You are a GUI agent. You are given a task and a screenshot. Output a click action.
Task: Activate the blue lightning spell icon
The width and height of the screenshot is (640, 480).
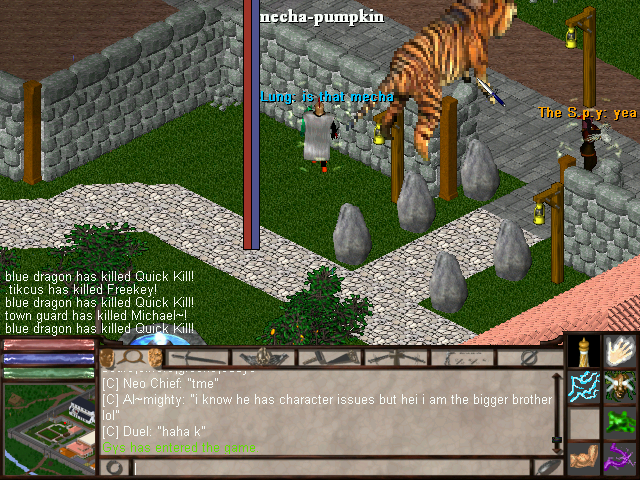584,387
